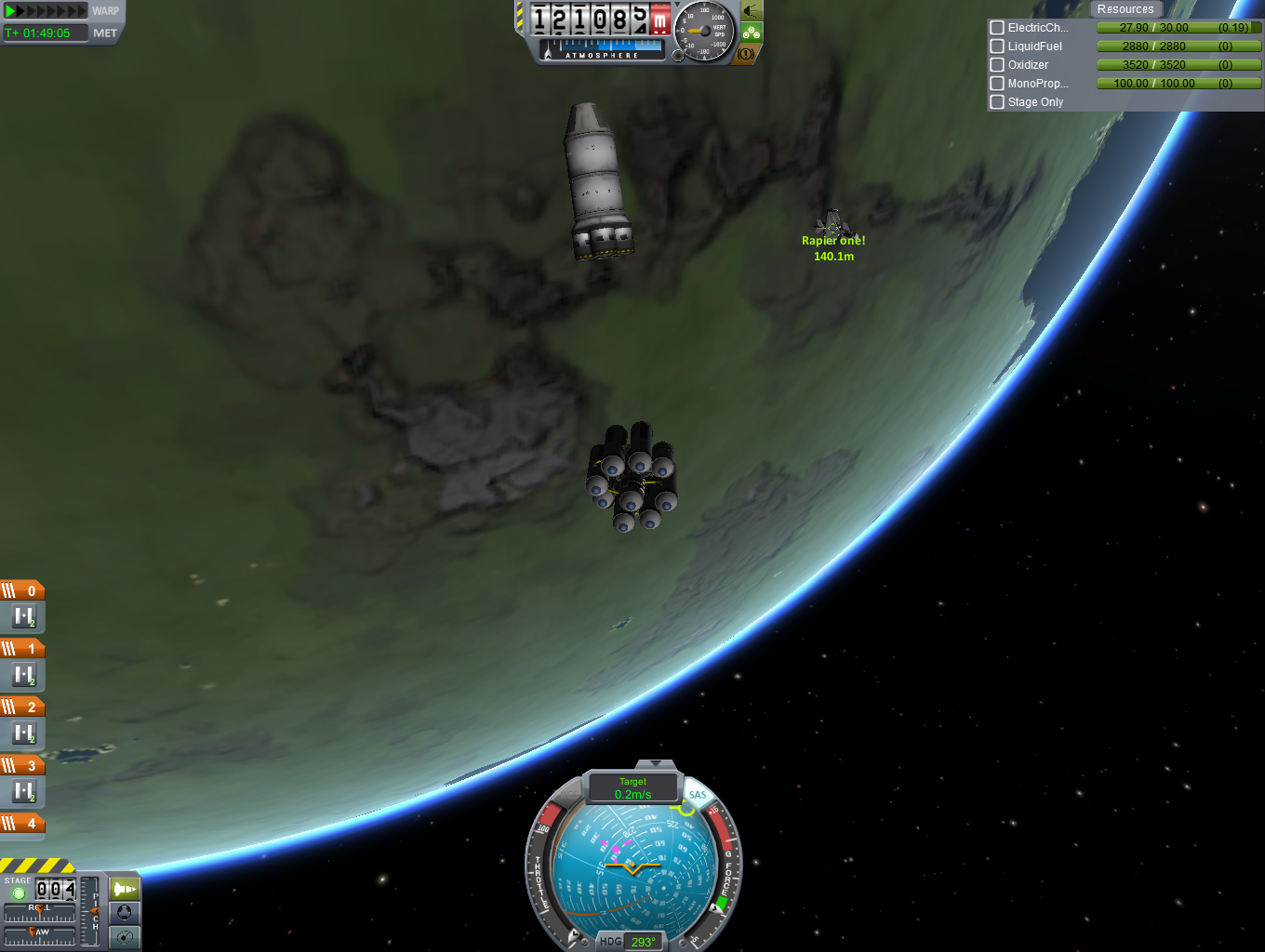1265x952 pixels.
Task: Toggle the SAS indicator on the navball
Action: click(x=698, y=795)
